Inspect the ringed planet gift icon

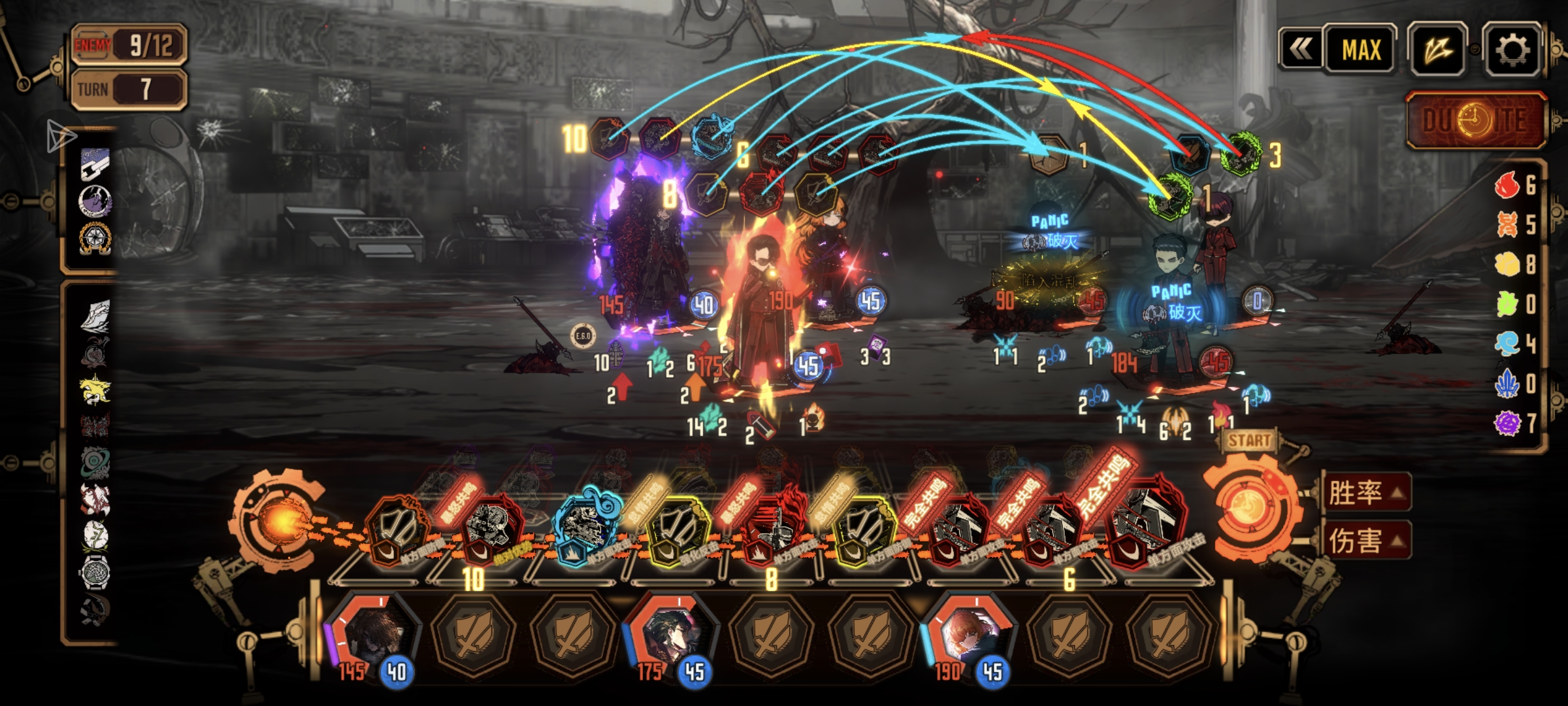click(95, 462)
